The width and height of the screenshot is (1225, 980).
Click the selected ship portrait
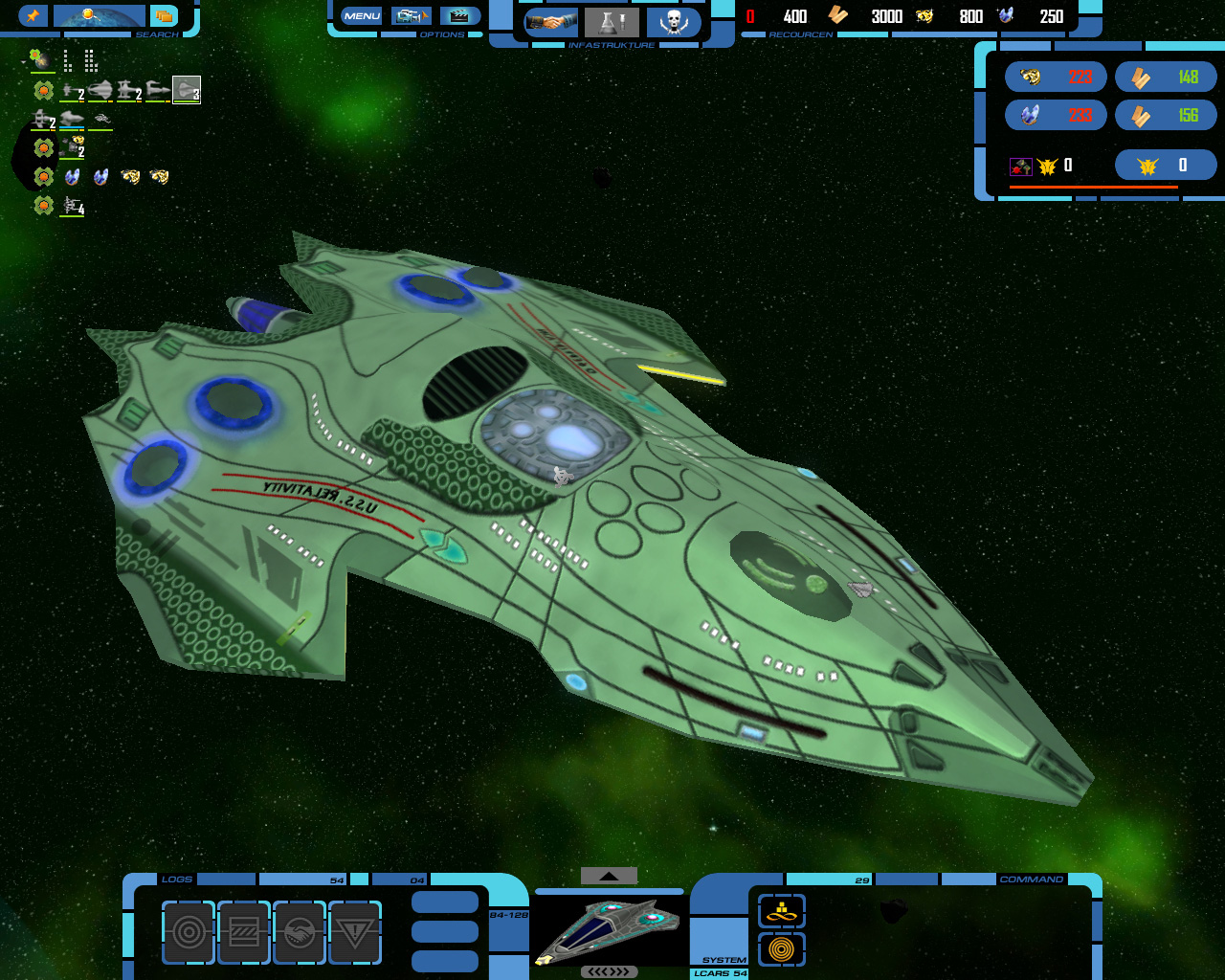coord(608,928)
